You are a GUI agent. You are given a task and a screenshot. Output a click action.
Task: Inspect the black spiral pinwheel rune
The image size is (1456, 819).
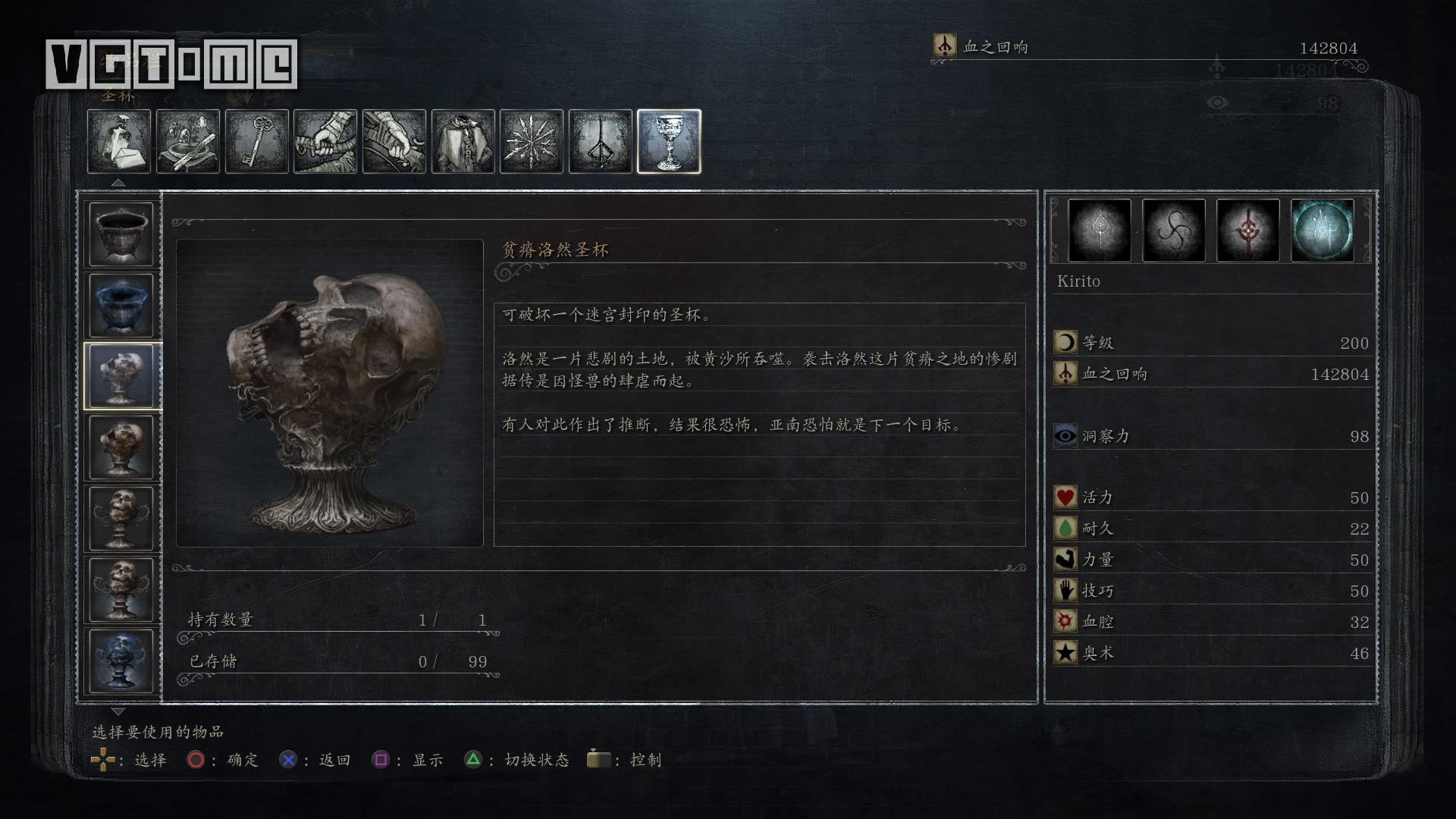tap(1173, 231)
